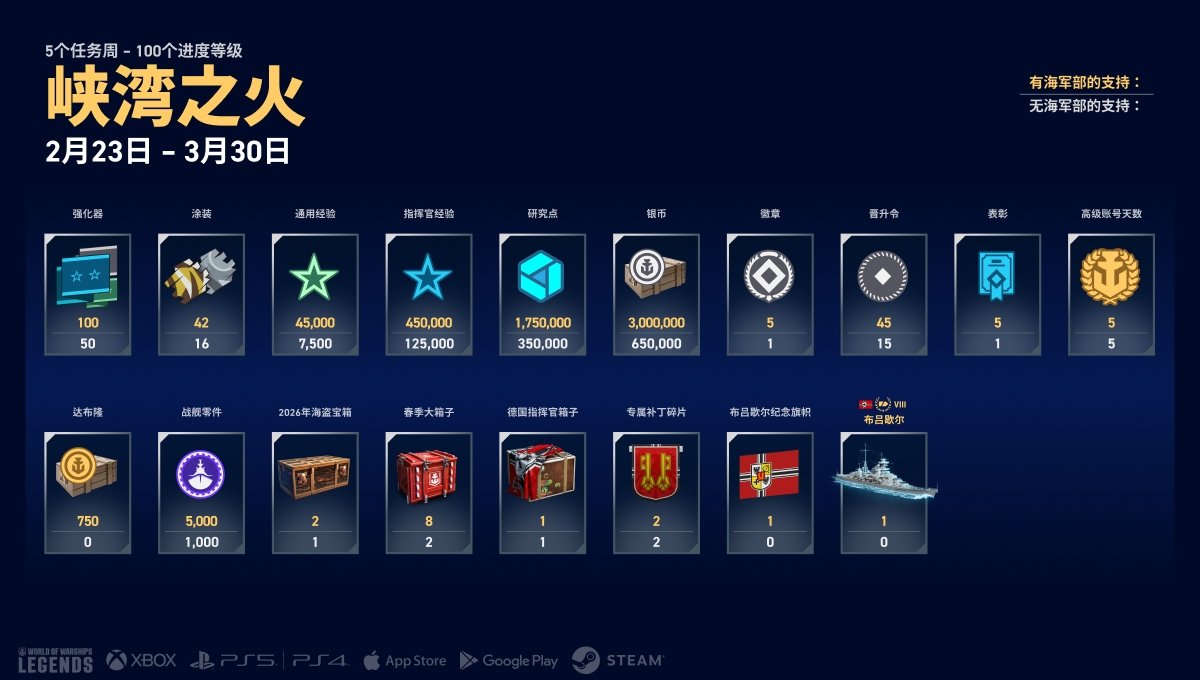Click the Blücher commemorative flag tile
Viewport: 1200px width, 680px height.
click(770, 492)
